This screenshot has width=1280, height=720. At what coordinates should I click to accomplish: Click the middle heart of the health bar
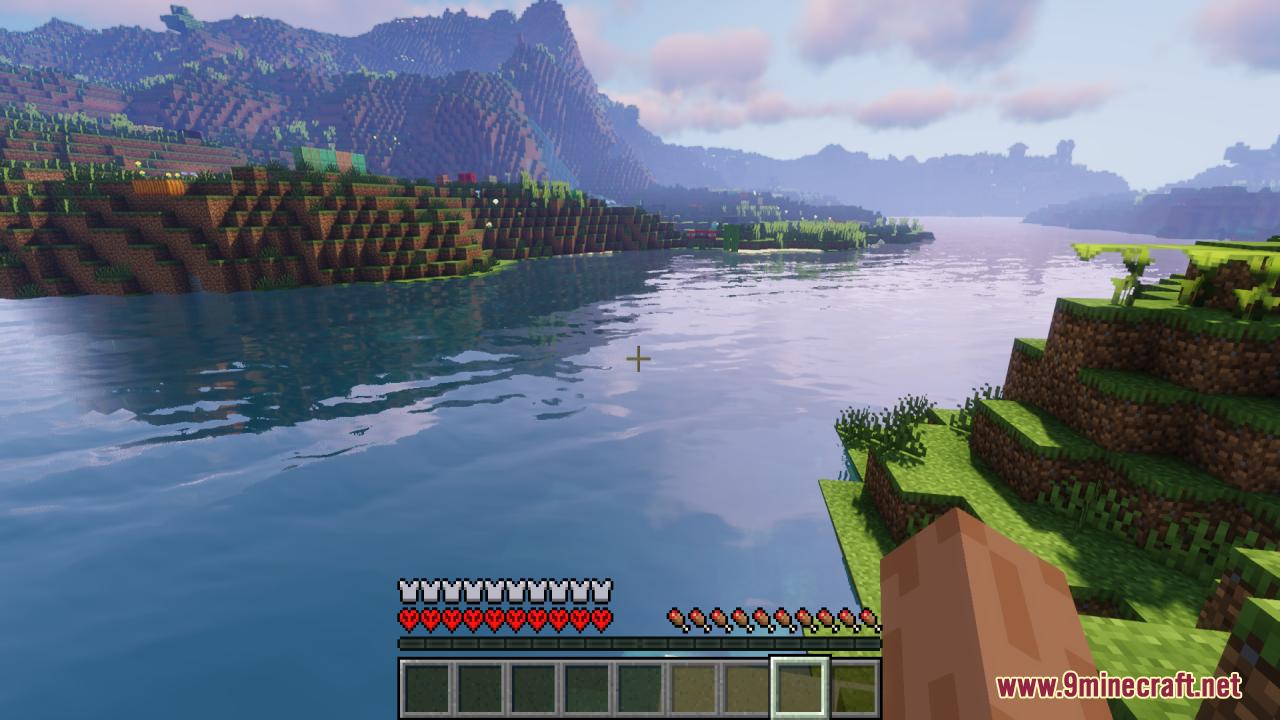[x=494, y=617]
